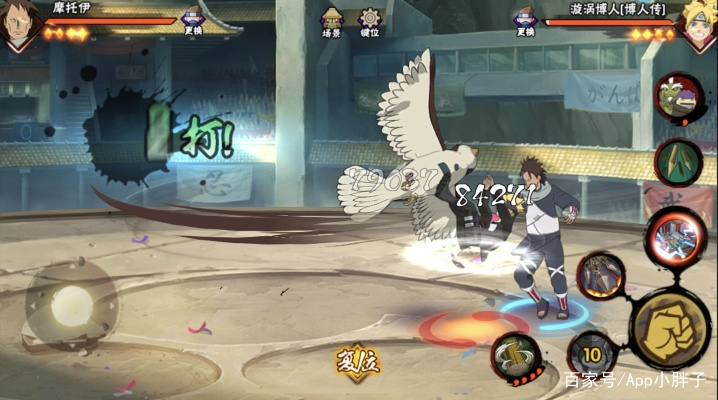Open the 键位 key layout settings
Image resolution: width=718 pixels, height=400 pixels.
pos(370,21)
